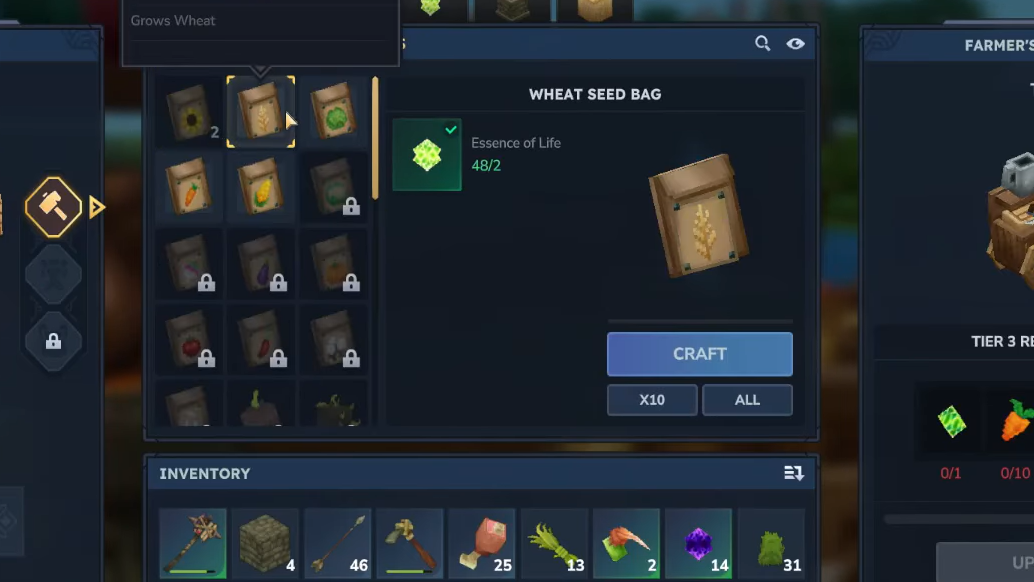Pick the lettuce seed bag recipe

tap(333, 112)
